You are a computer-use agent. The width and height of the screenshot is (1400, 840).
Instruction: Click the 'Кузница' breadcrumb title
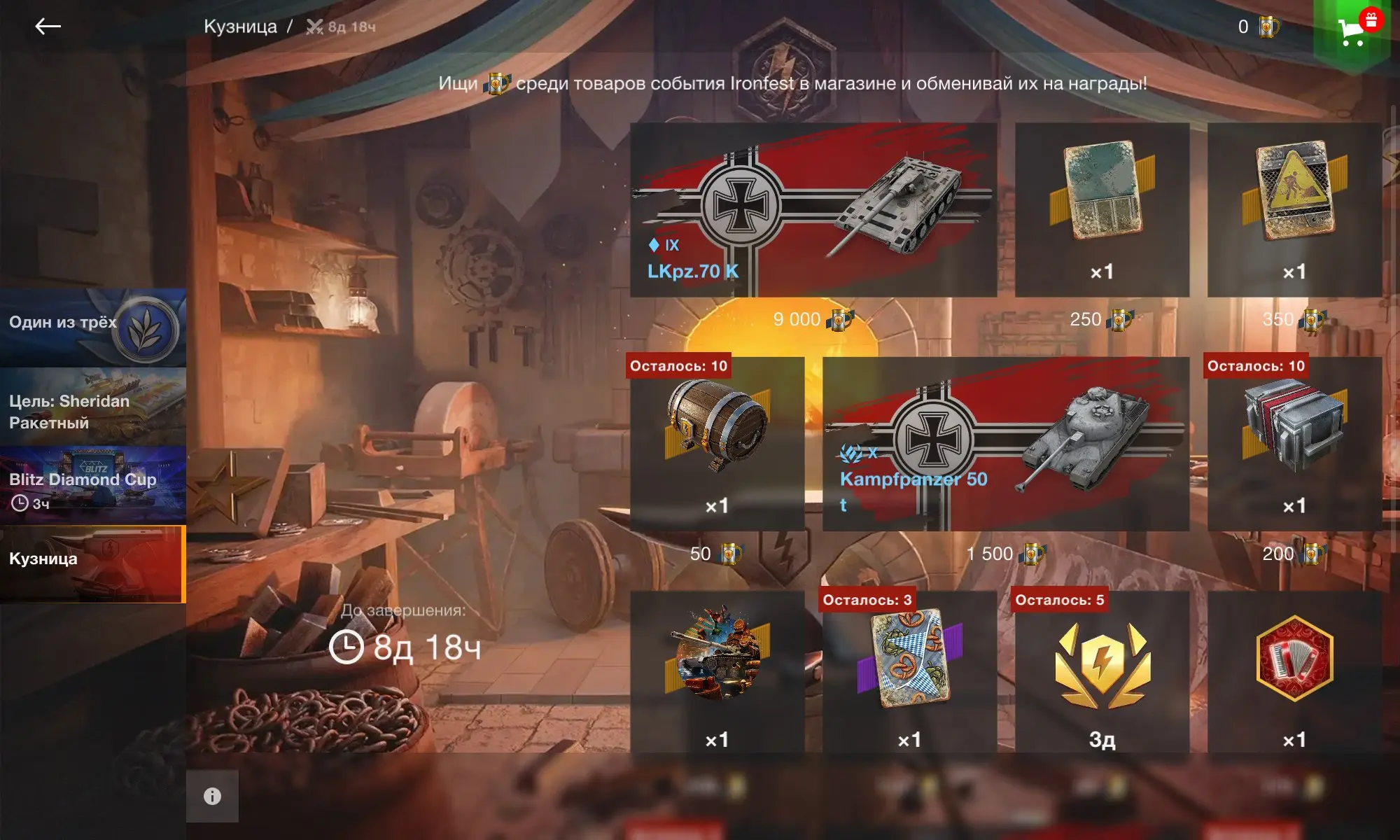tap(240, 27)
